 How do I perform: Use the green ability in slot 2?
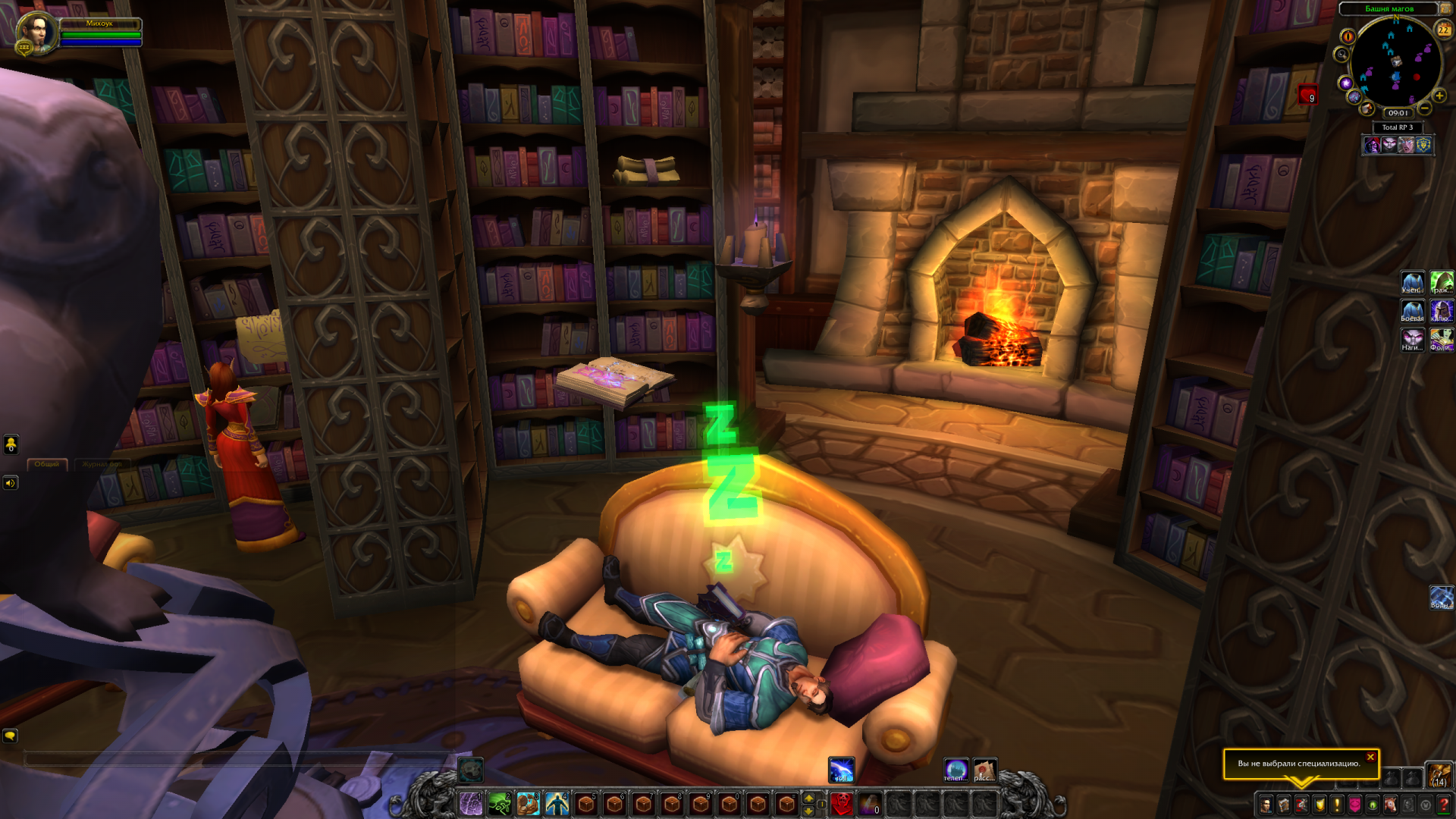500,804
